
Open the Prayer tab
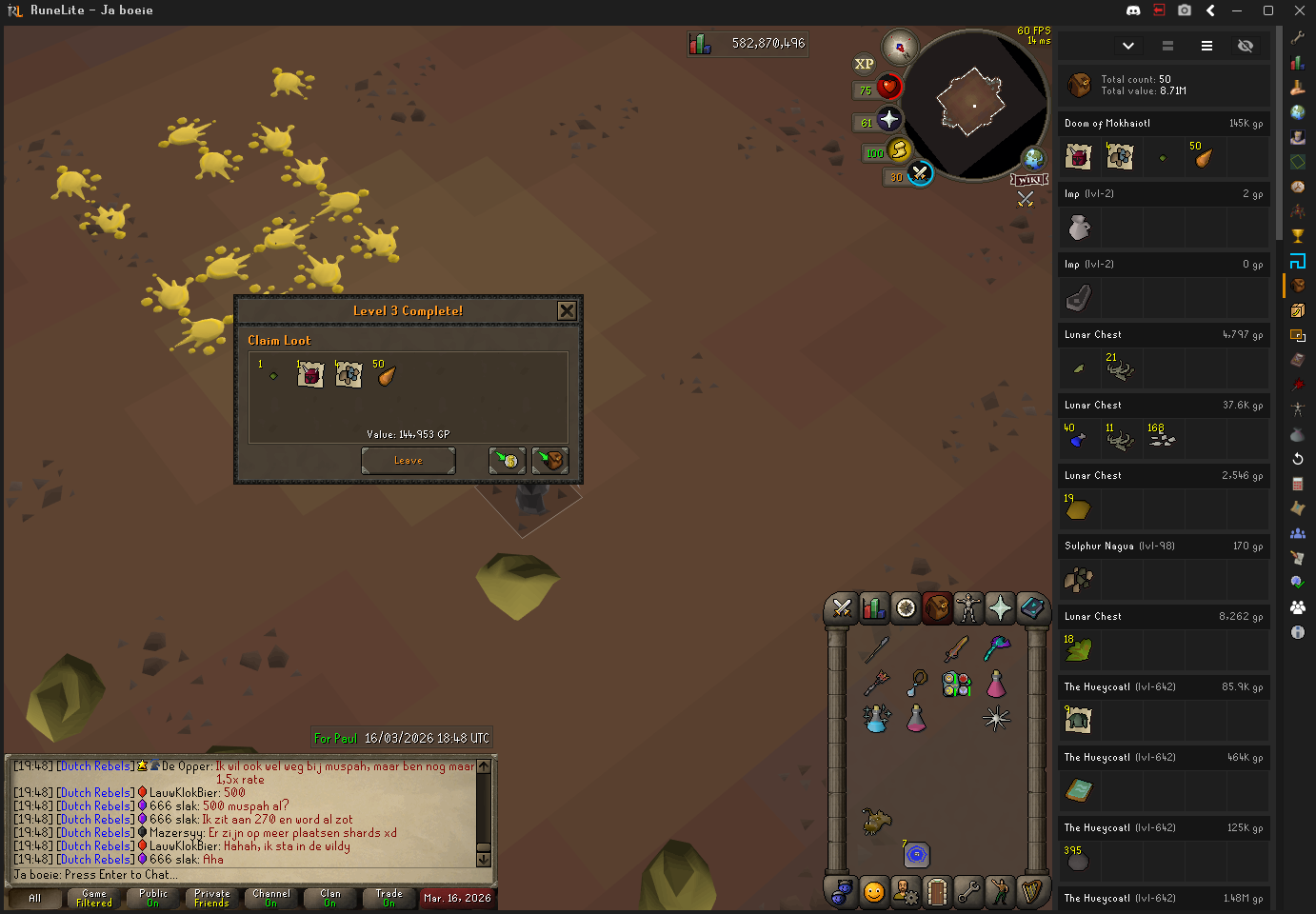pos(1000,607)
